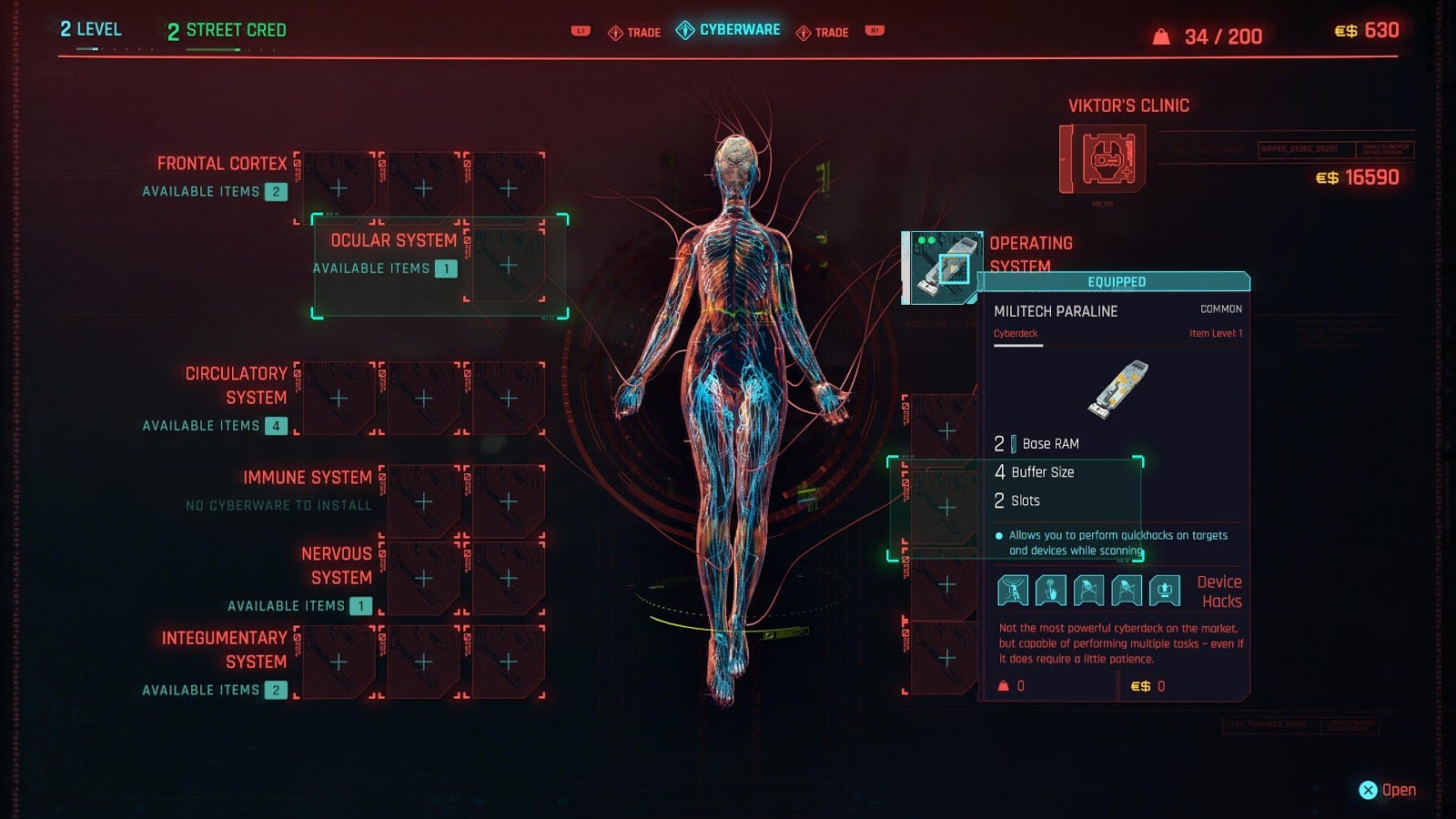The width and height of the screenshot is (1456, 819).
Task: Click the Viktor's Clinic vendor icon
Action: pos(1103,160)
